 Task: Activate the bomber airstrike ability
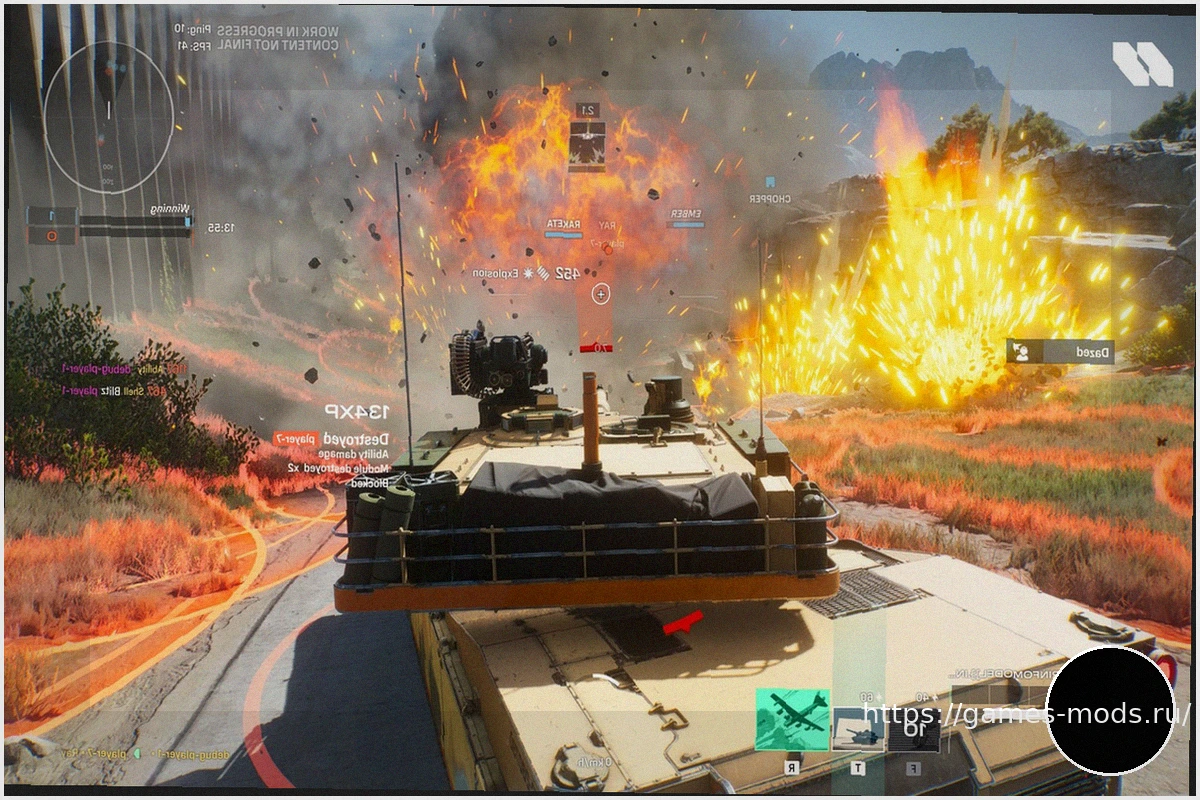click(x=792, y=719)
